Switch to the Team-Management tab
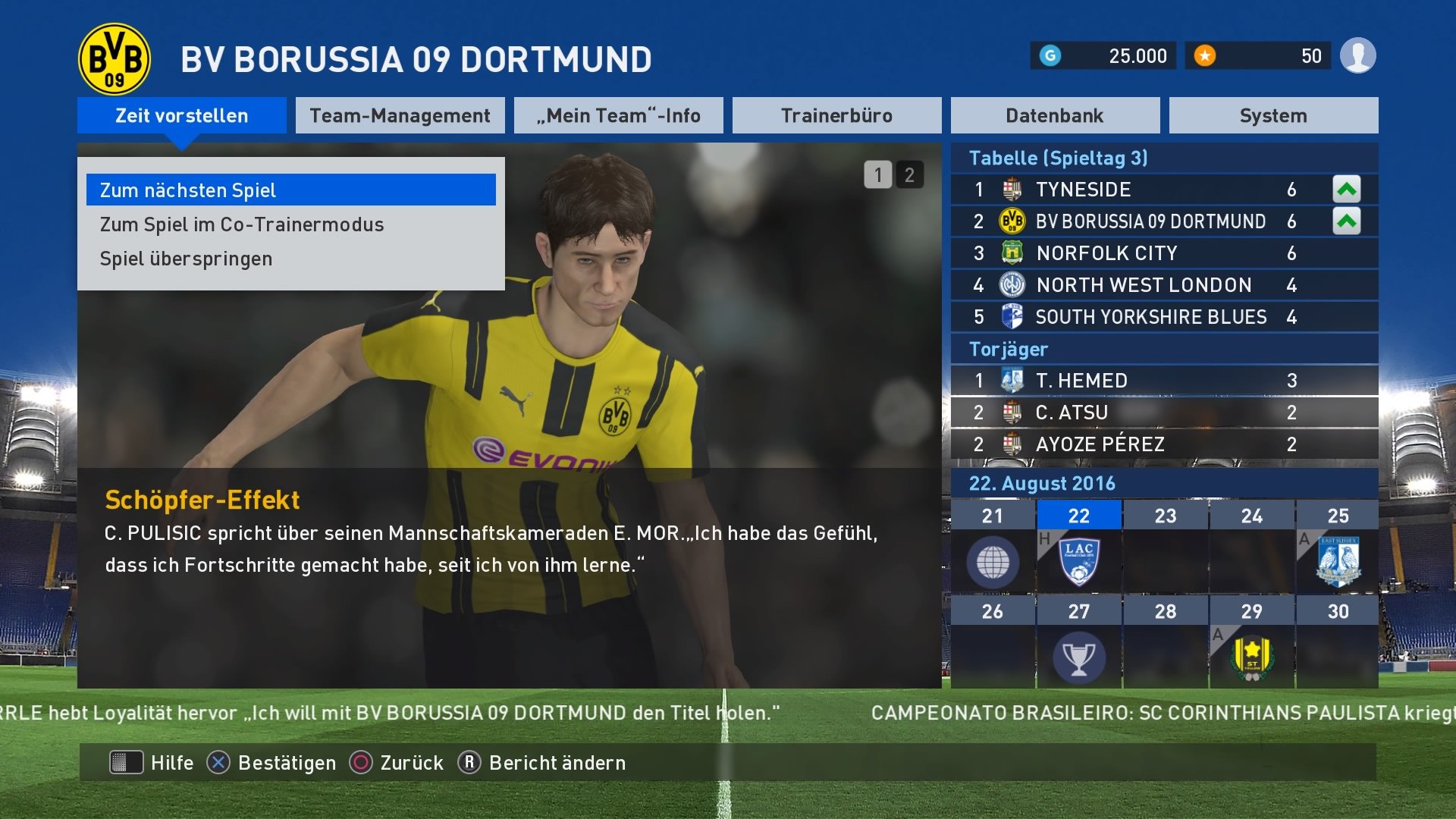Image resolution: width=1456 pixels, height=819 pixels. [400, 115]
